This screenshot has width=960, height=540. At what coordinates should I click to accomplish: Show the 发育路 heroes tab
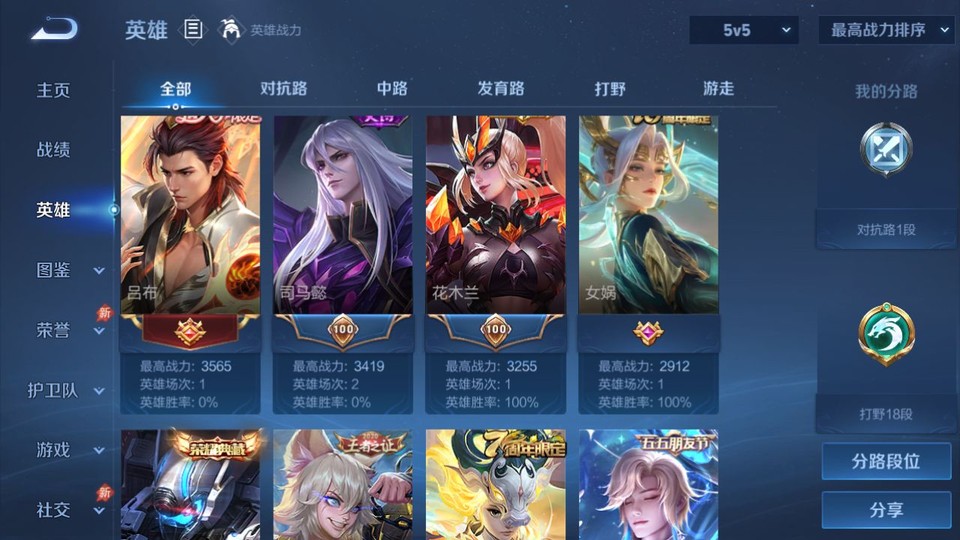tap(501, 88)
